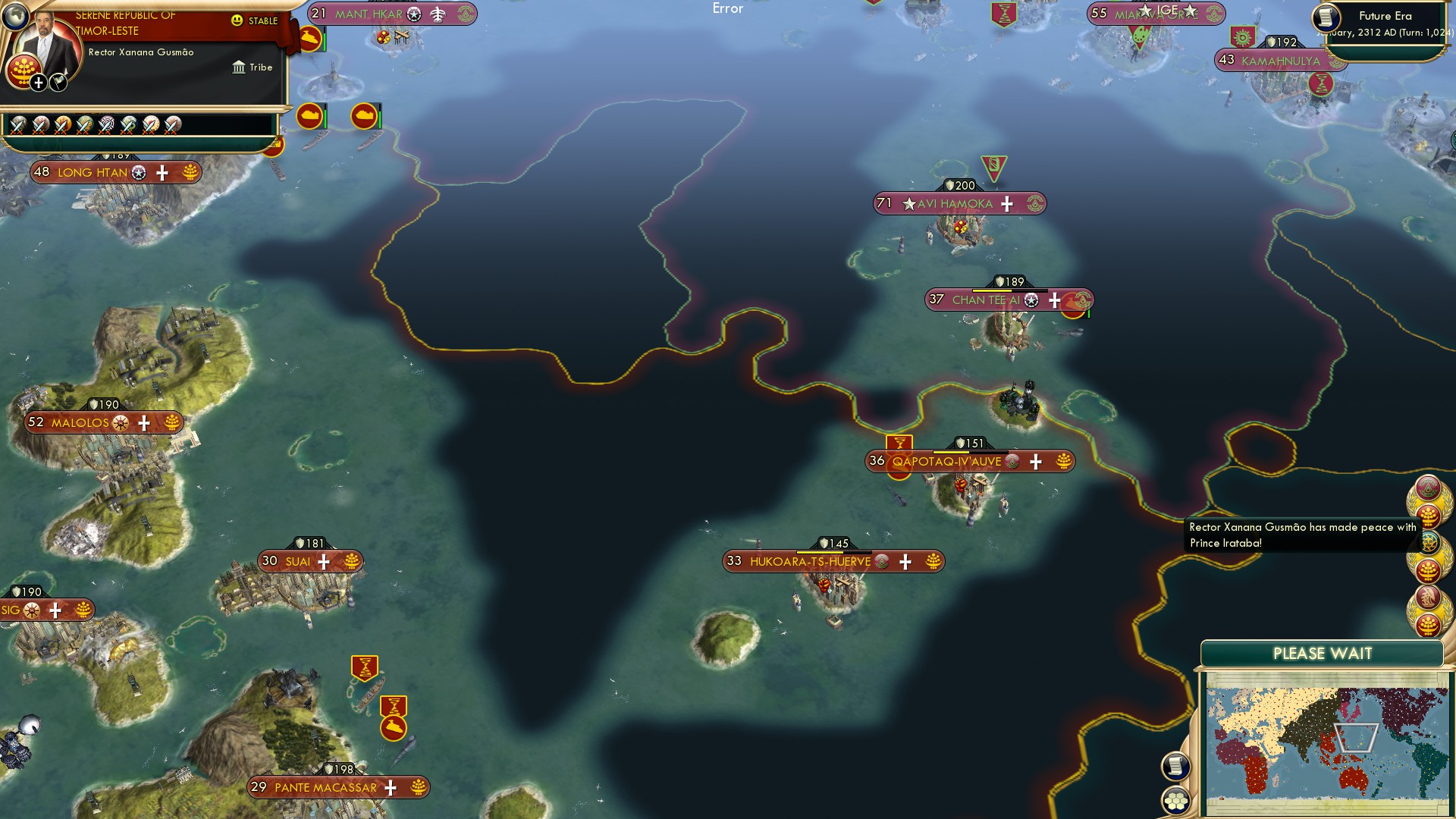The image size is (1456, 819).
Task: Expand the city banner for Suai
Action: click(324, 561)
